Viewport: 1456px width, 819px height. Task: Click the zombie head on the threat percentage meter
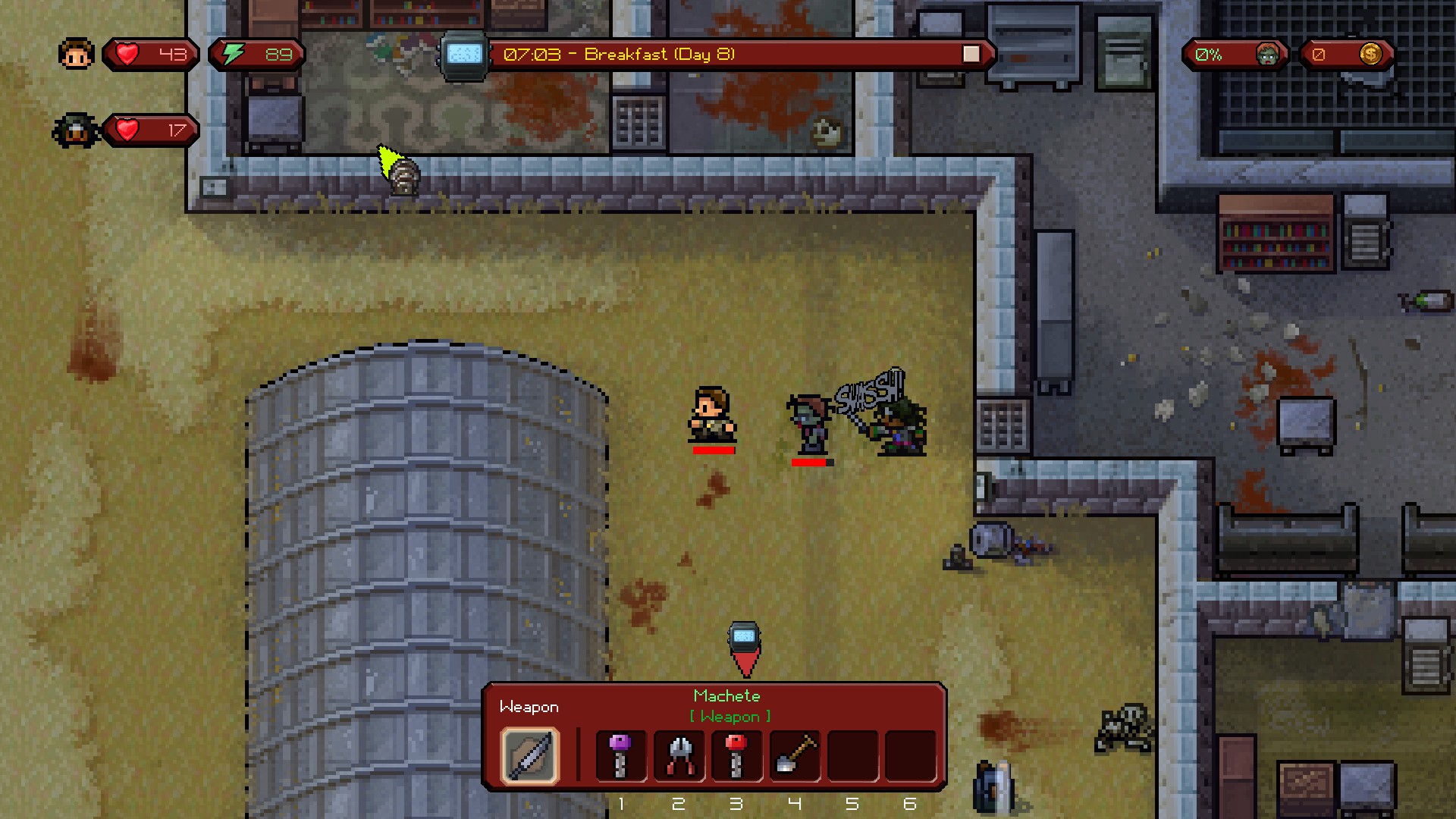tap(1267, 54)
